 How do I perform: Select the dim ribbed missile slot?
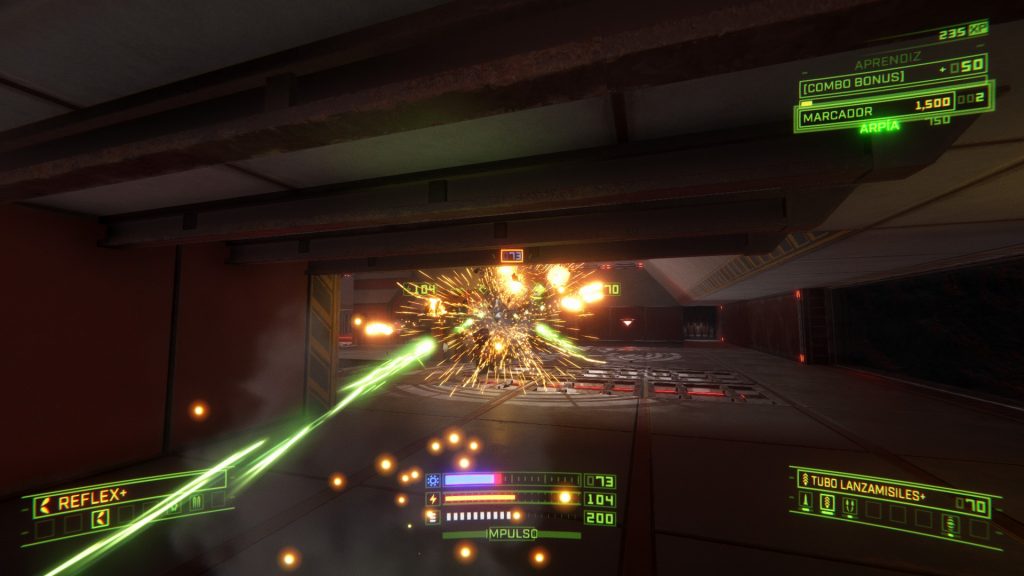pos(951,525)
